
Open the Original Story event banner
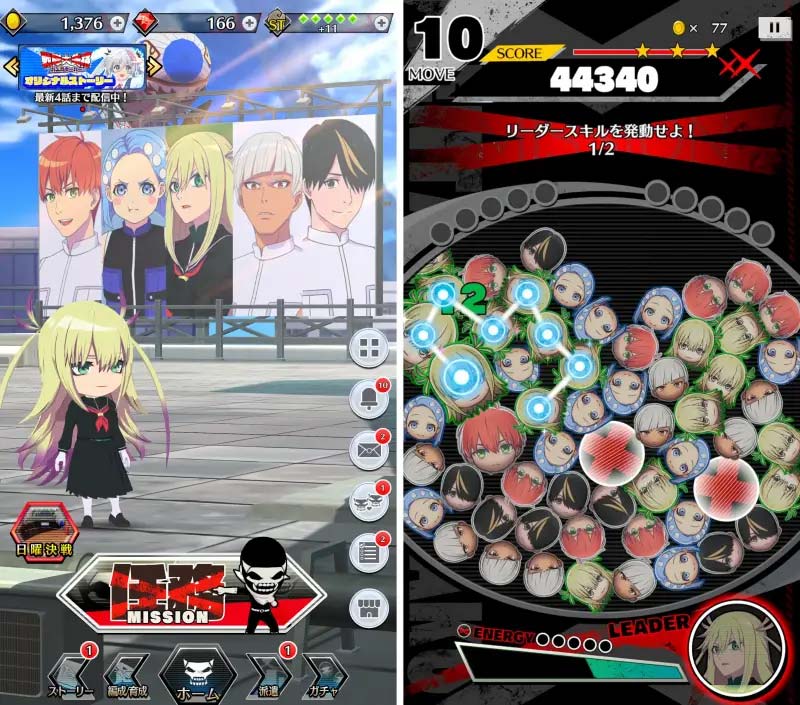click(82, 64)
